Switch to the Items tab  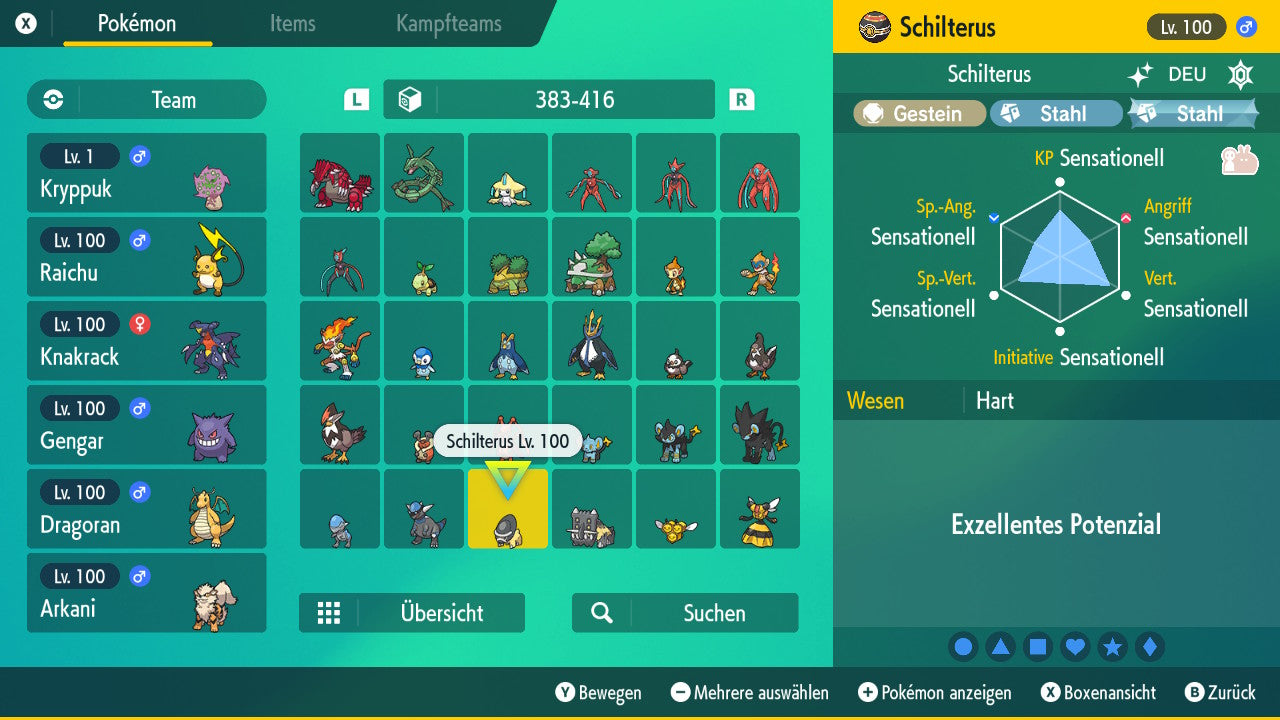click(292, 24)
